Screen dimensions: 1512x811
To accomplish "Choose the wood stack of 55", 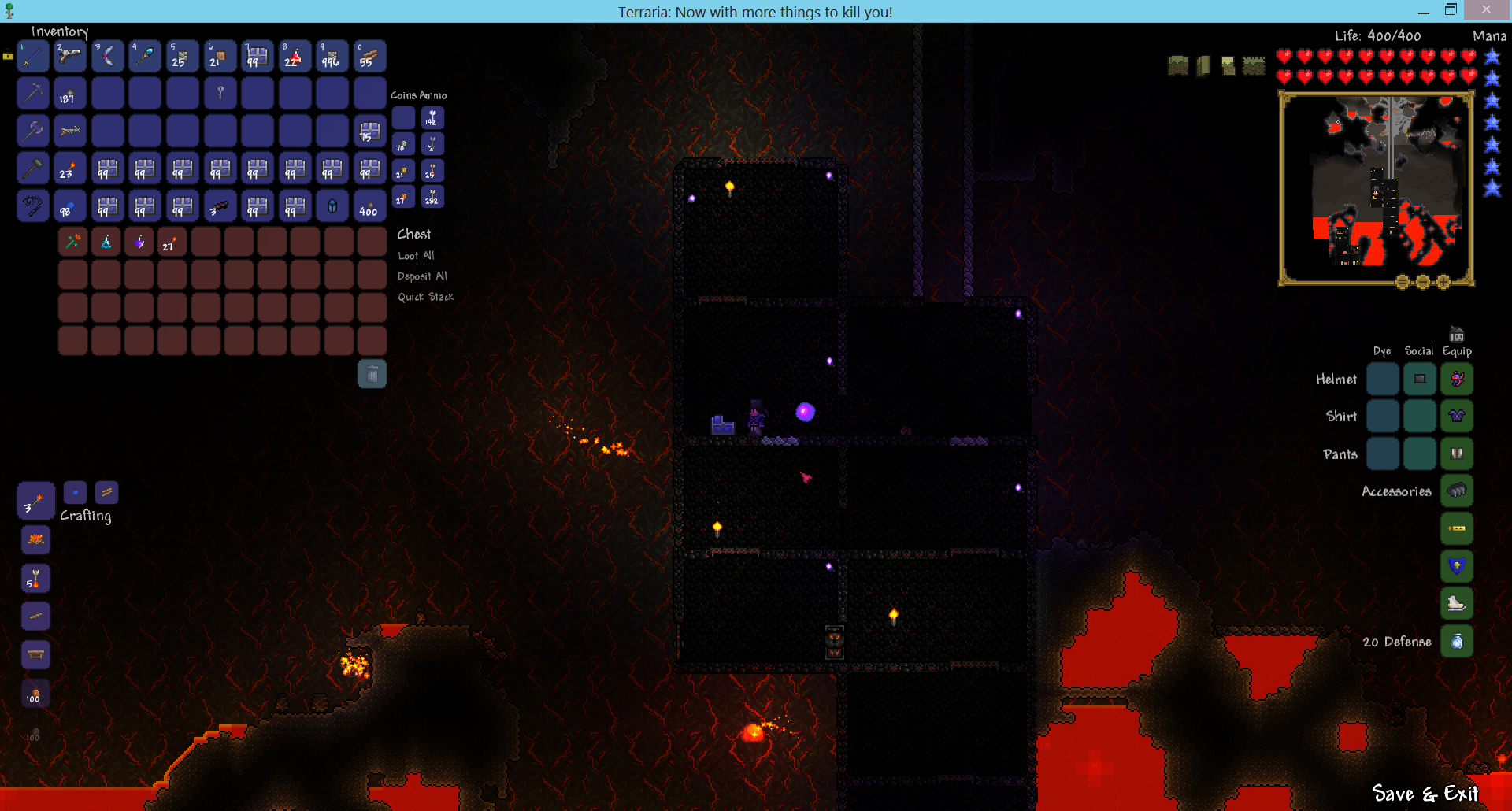I will coord(369,57).
